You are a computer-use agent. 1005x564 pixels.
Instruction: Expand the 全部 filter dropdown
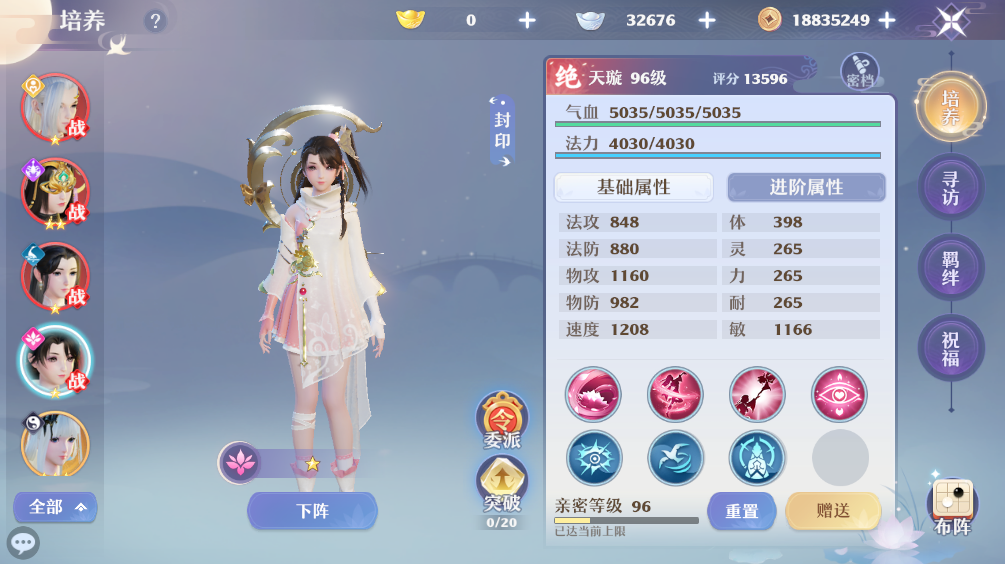tap(55, 507)
